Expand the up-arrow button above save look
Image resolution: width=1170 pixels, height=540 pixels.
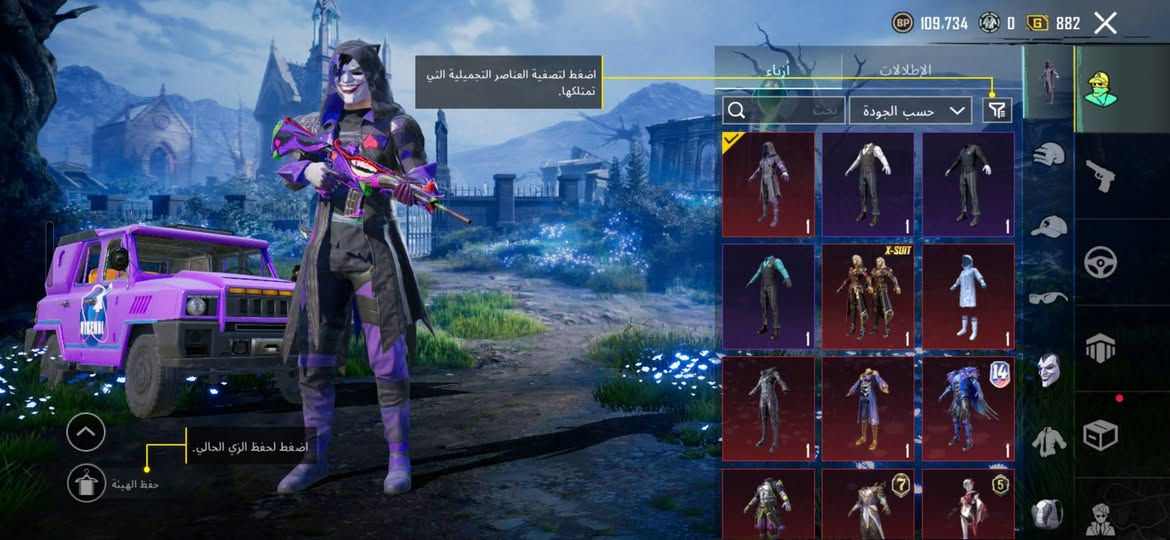[x=86, y=433]
